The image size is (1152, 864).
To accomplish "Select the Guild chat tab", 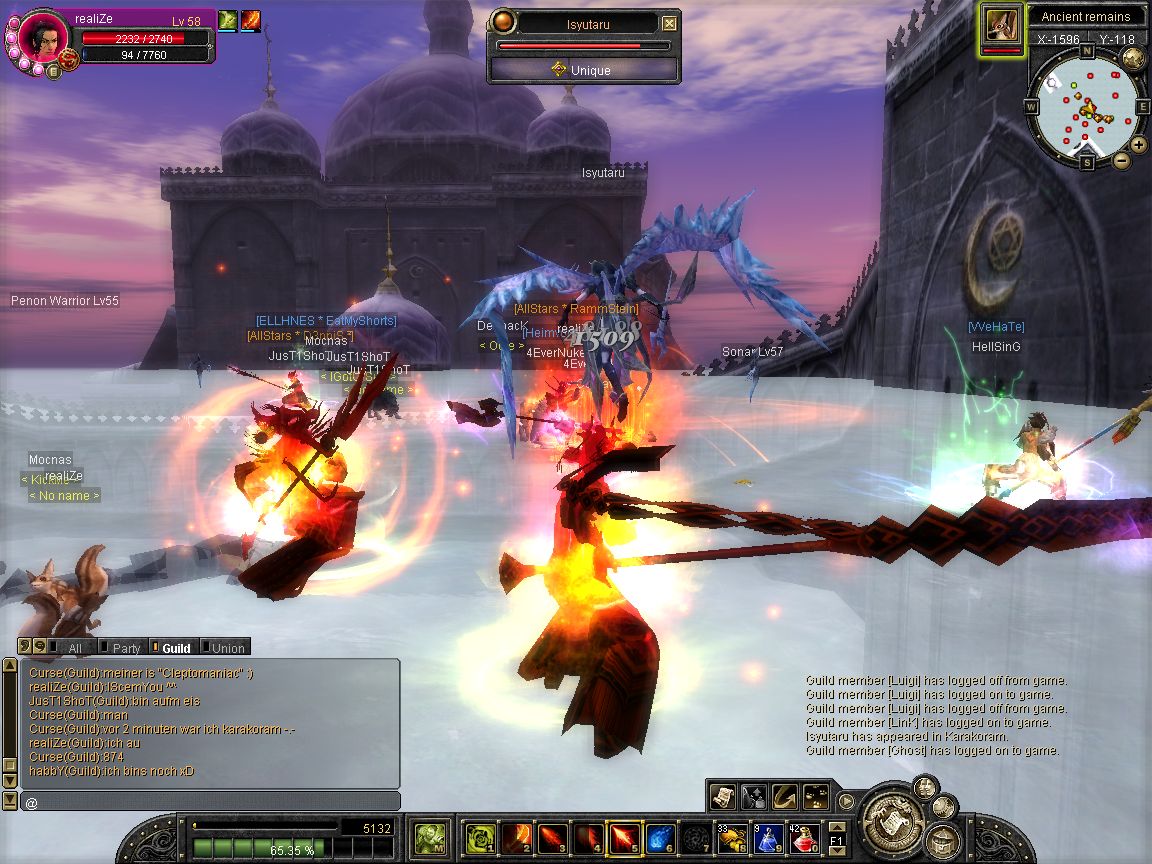I will pyautogui.click(x=176, y=648).
